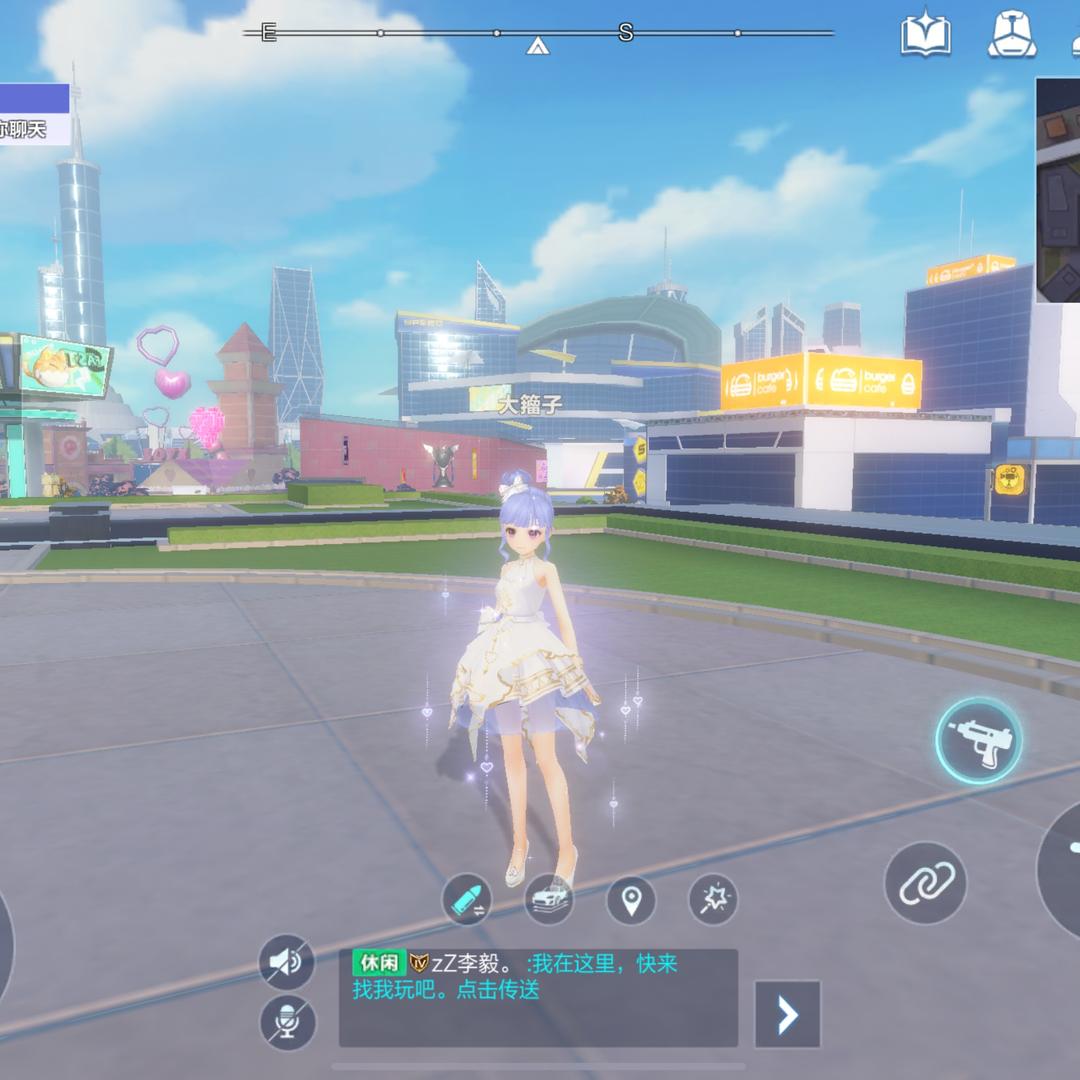
Task: Summon vehicle with the car icon
Action: 549,900
